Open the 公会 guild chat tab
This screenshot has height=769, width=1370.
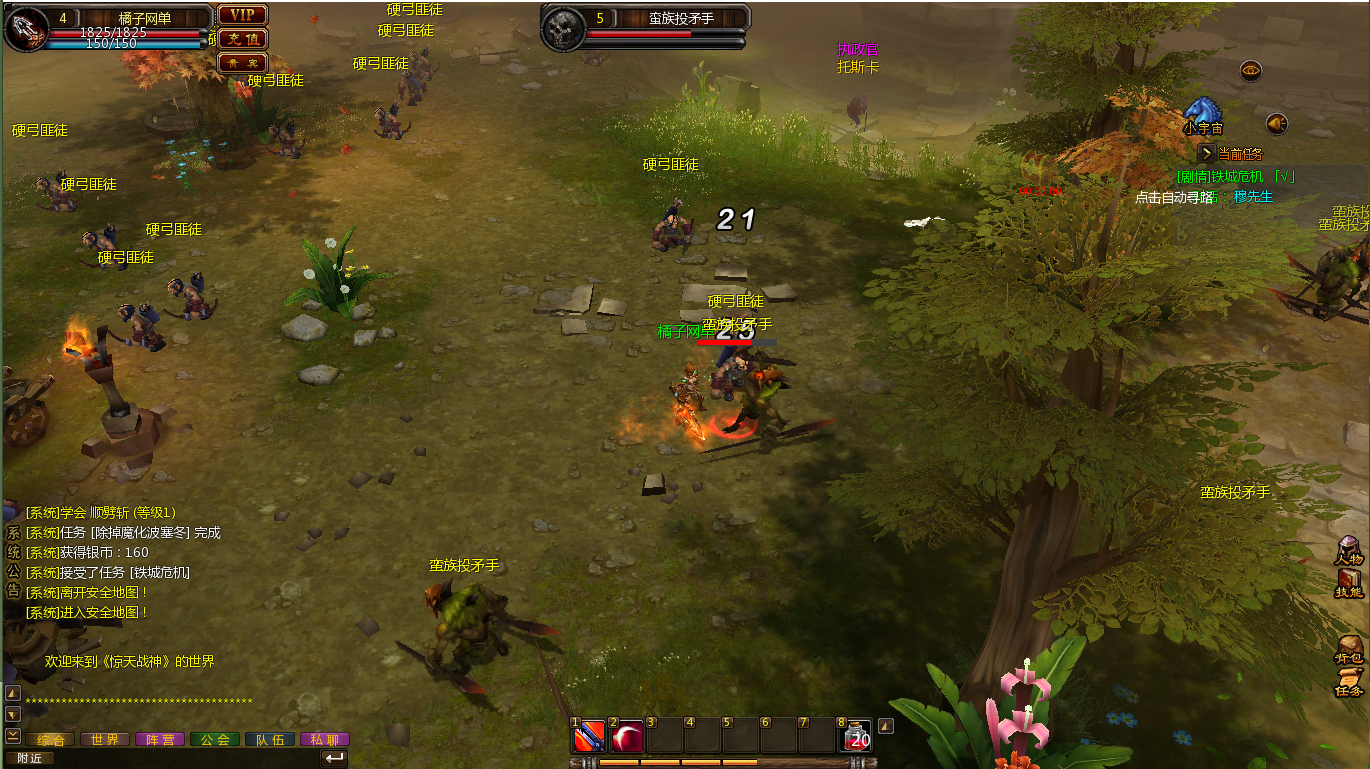coord(215,740)
